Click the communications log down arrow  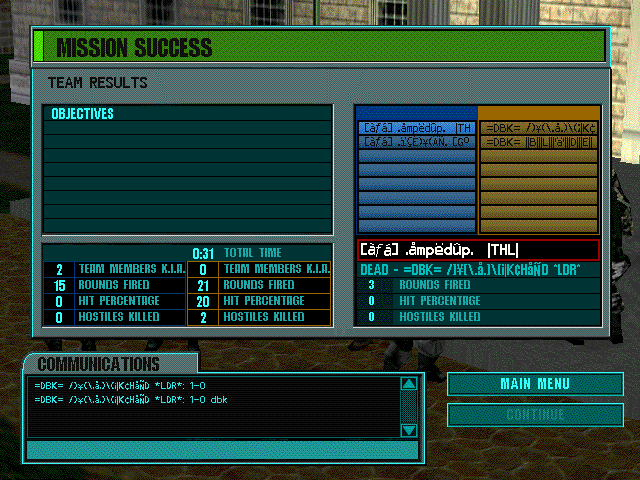click(x=408, y=430)
